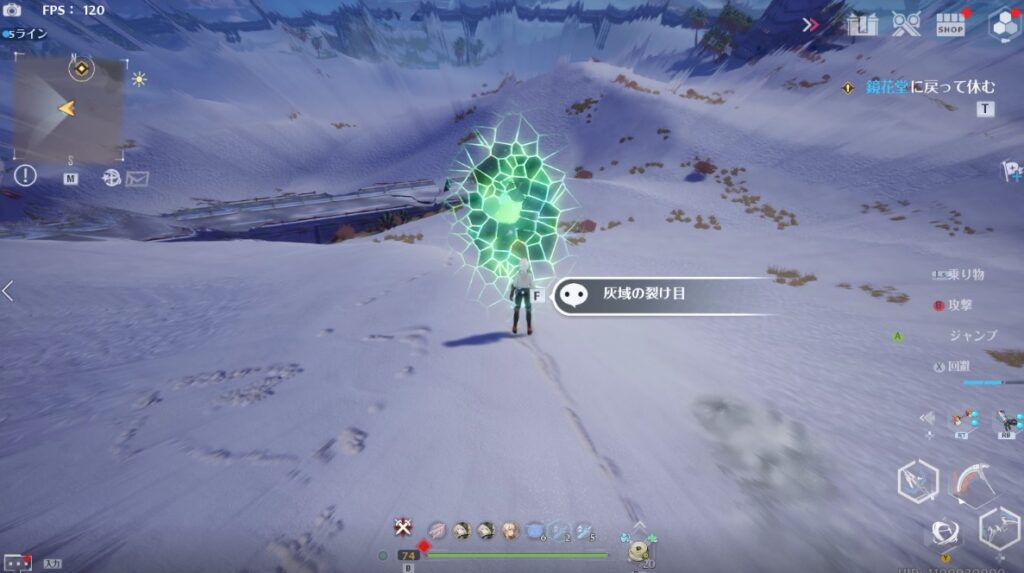This screenshot has width=1024, height=573.
Task: Click the crossed swords icon above level
Action: click(403, 527)
